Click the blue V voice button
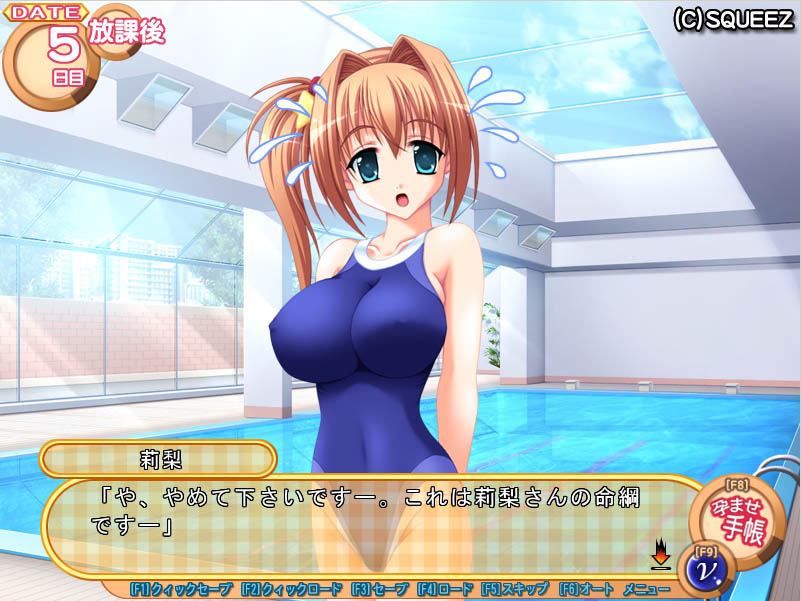 pyautogui.click(x=705, y=571)
